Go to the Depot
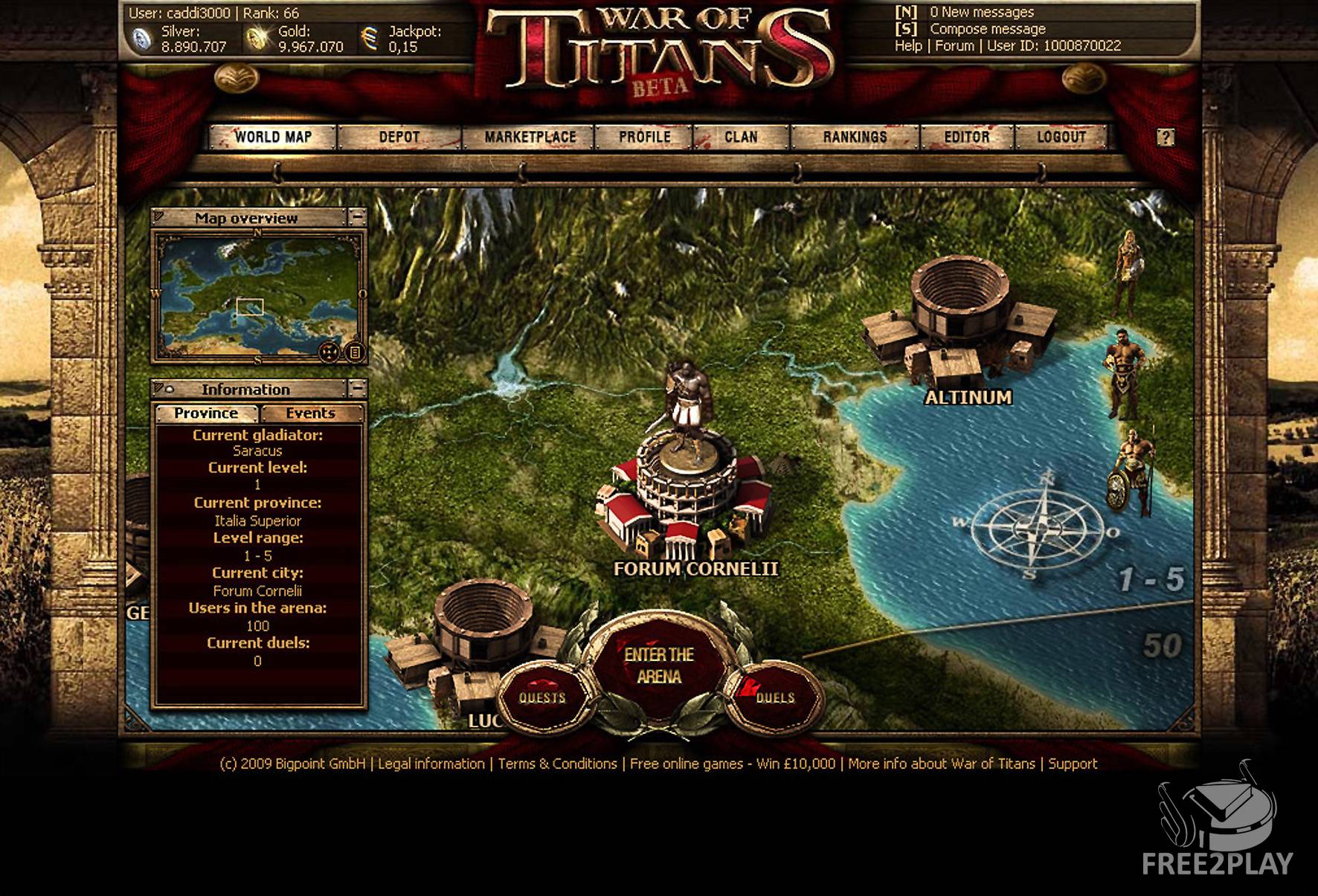The height and width of the screenshot is (896, 1318). (399, 137)
